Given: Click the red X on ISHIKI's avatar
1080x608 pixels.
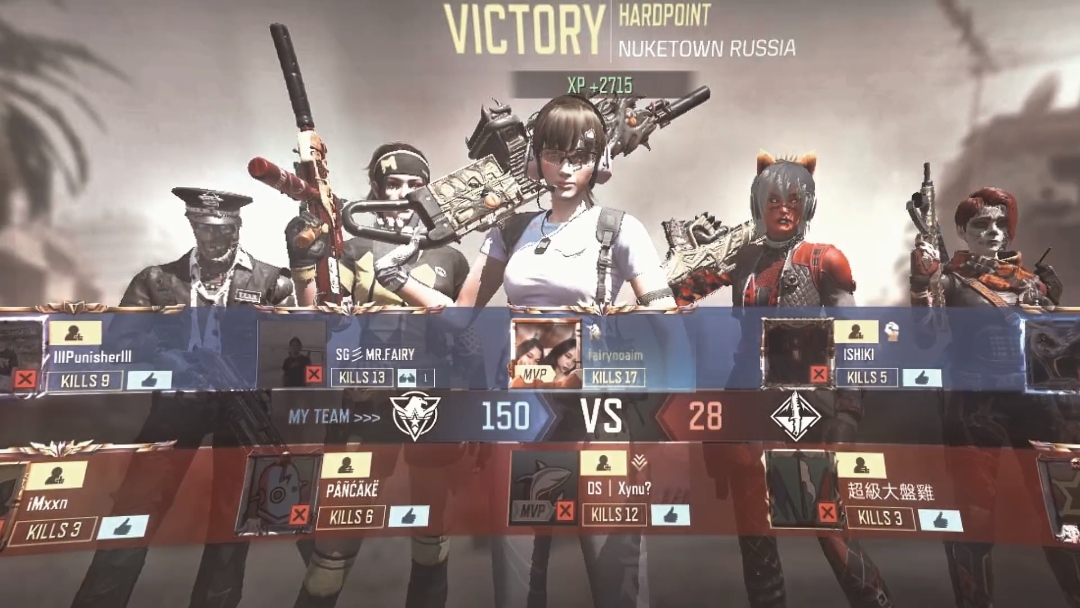Looking at the screenshot, I should [819, 374].
